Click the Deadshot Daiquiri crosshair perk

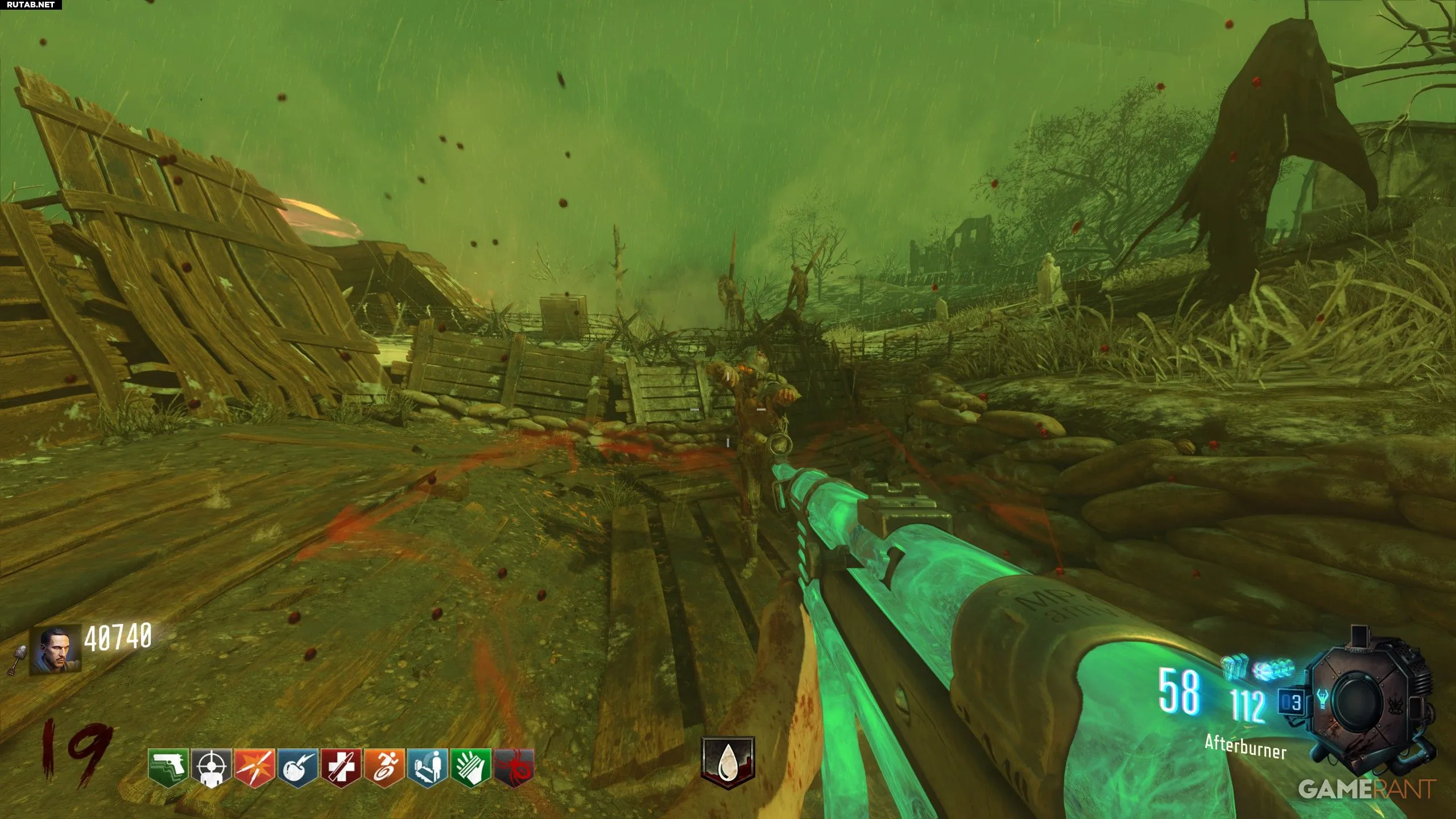click(x=210, y=768)
